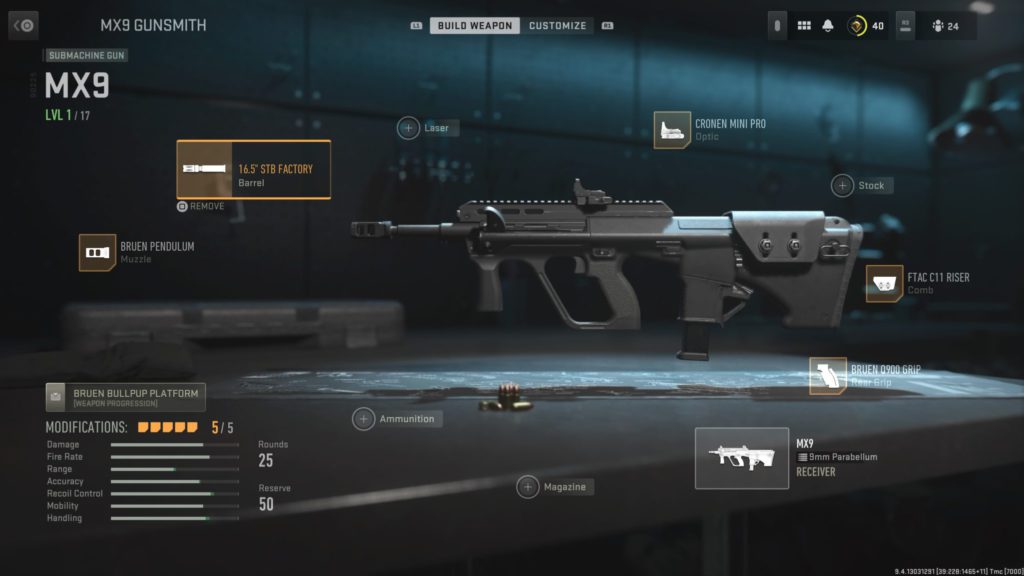This screenshot has width=1024, height=576.
Task: Select the Bruen Q900 Grip rear grip
Action: pos(828,376)
